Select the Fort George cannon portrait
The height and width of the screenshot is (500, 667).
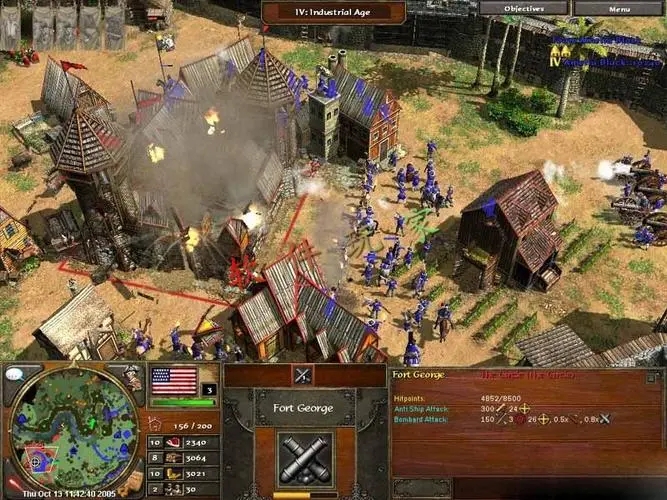pyautogui.click(x=305, y=459)
